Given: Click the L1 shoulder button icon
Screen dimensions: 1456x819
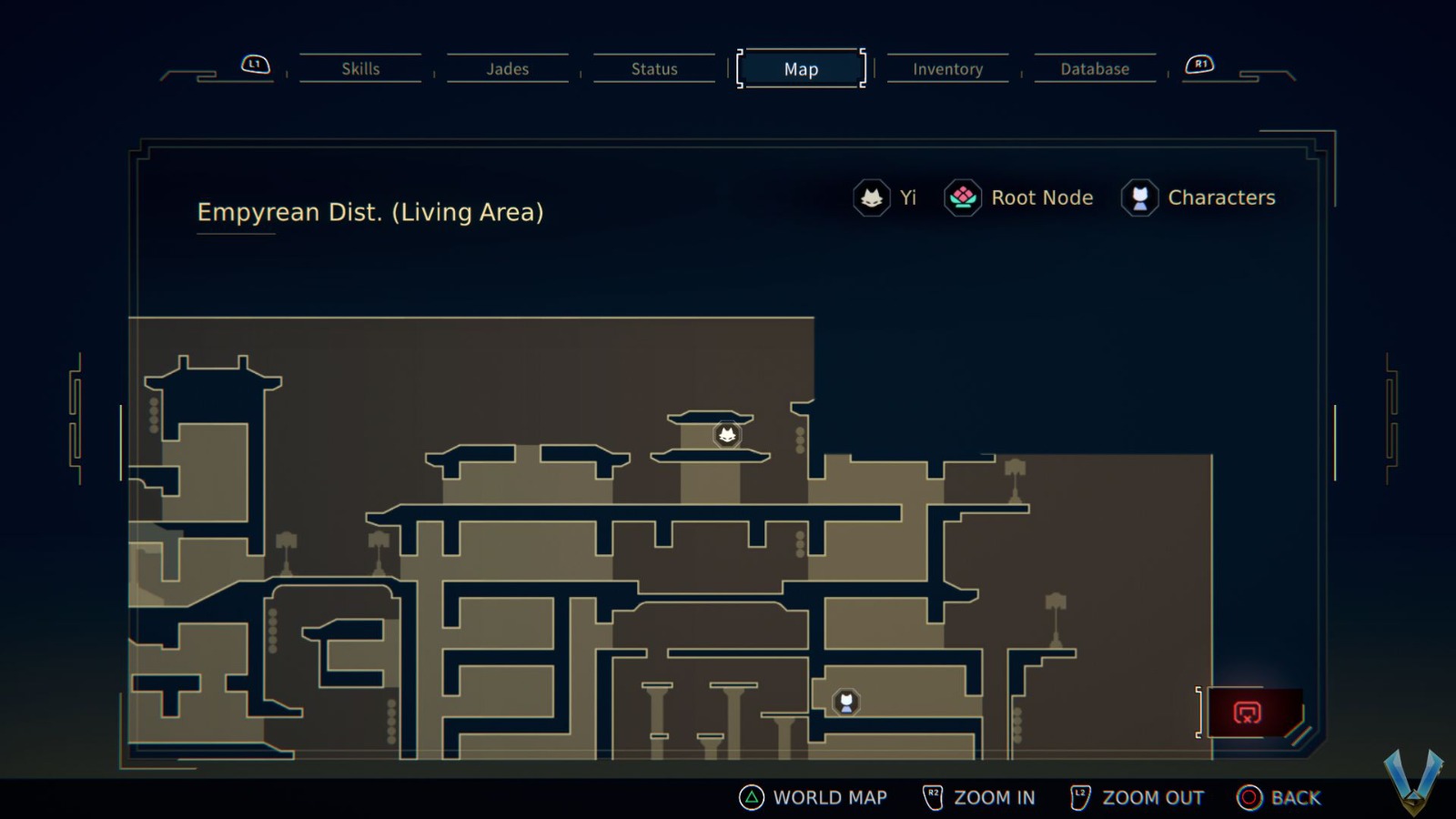Looking at the screenshot, I should (254, 64).
